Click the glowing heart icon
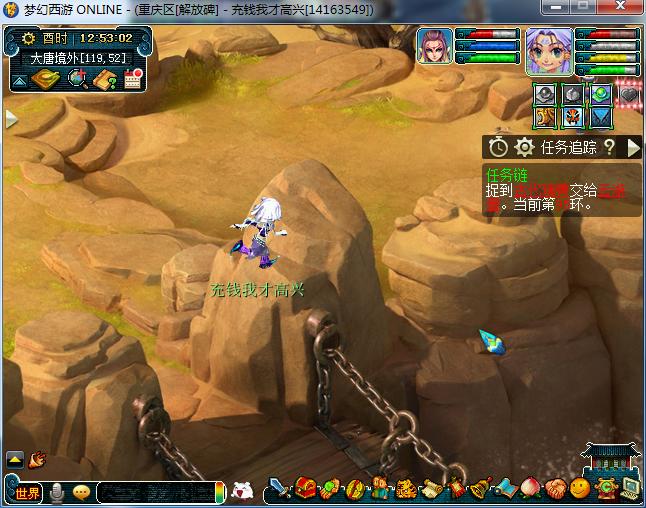Viewport: 646px width, 508px height. [627, 95]
